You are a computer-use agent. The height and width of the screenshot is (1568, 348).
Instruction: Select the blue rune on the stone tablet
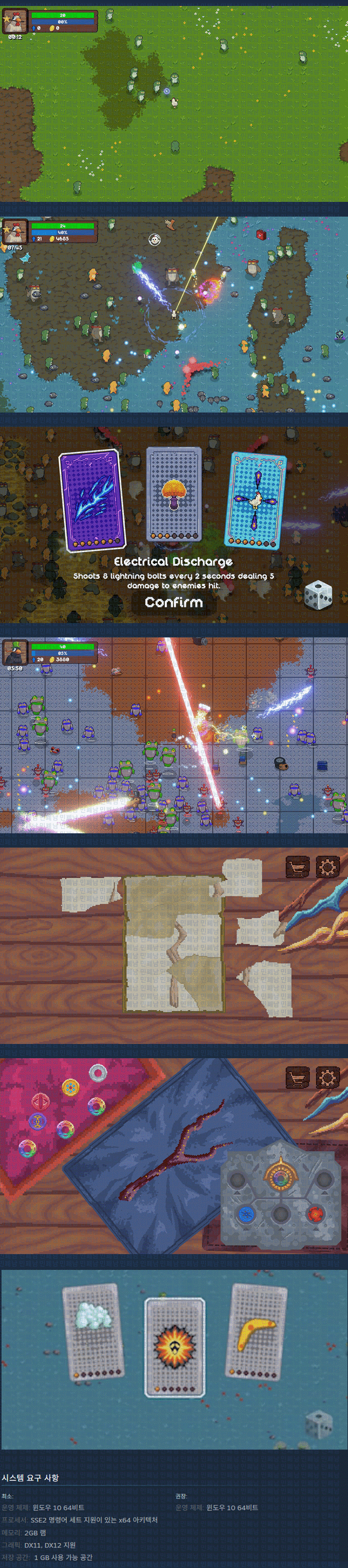click(x=246, y=1214)
